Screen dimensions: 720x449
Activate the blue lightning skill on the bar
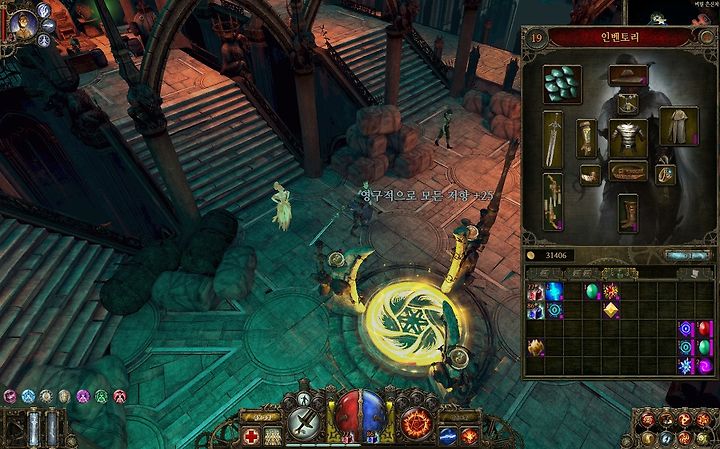pyautogui.click(x=449, y=435)
